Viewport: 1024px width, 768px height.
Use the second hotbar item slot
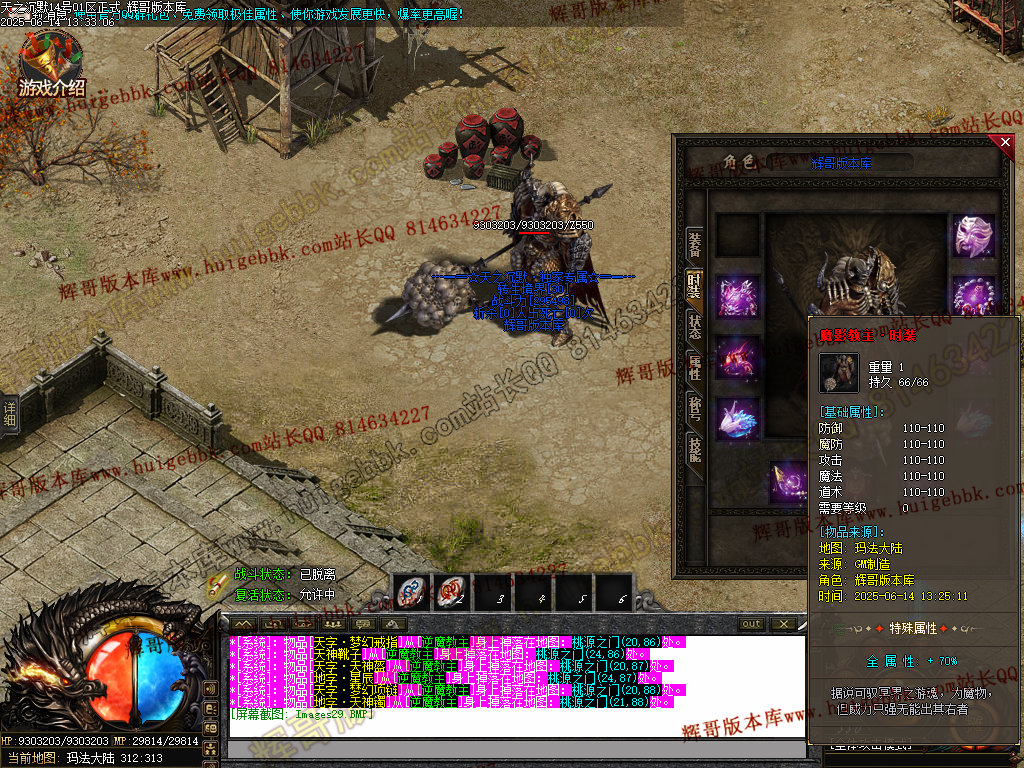coord(452,593)
